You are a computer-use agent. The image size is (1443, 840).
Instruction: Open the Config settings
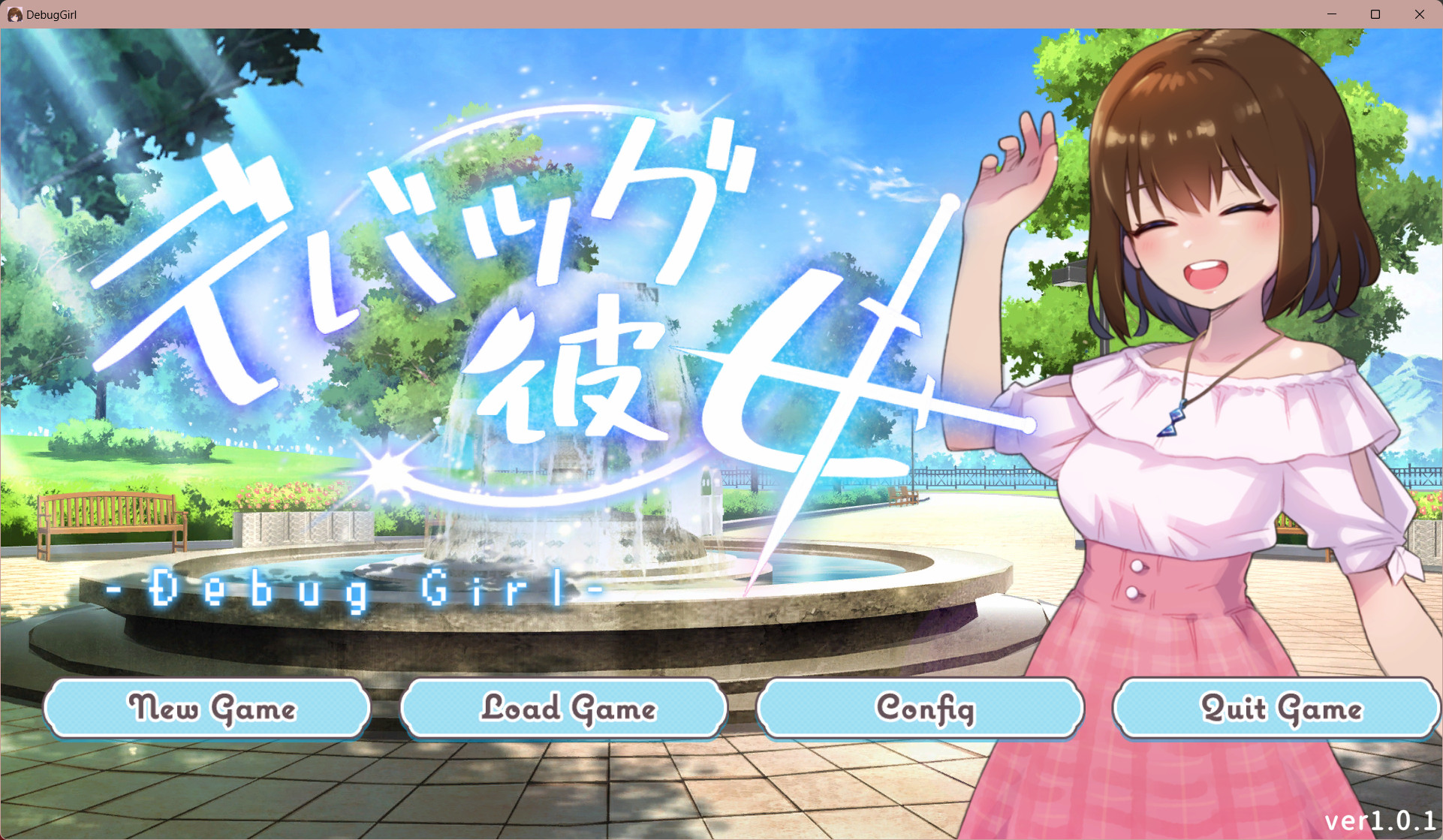tap(921, 708)
